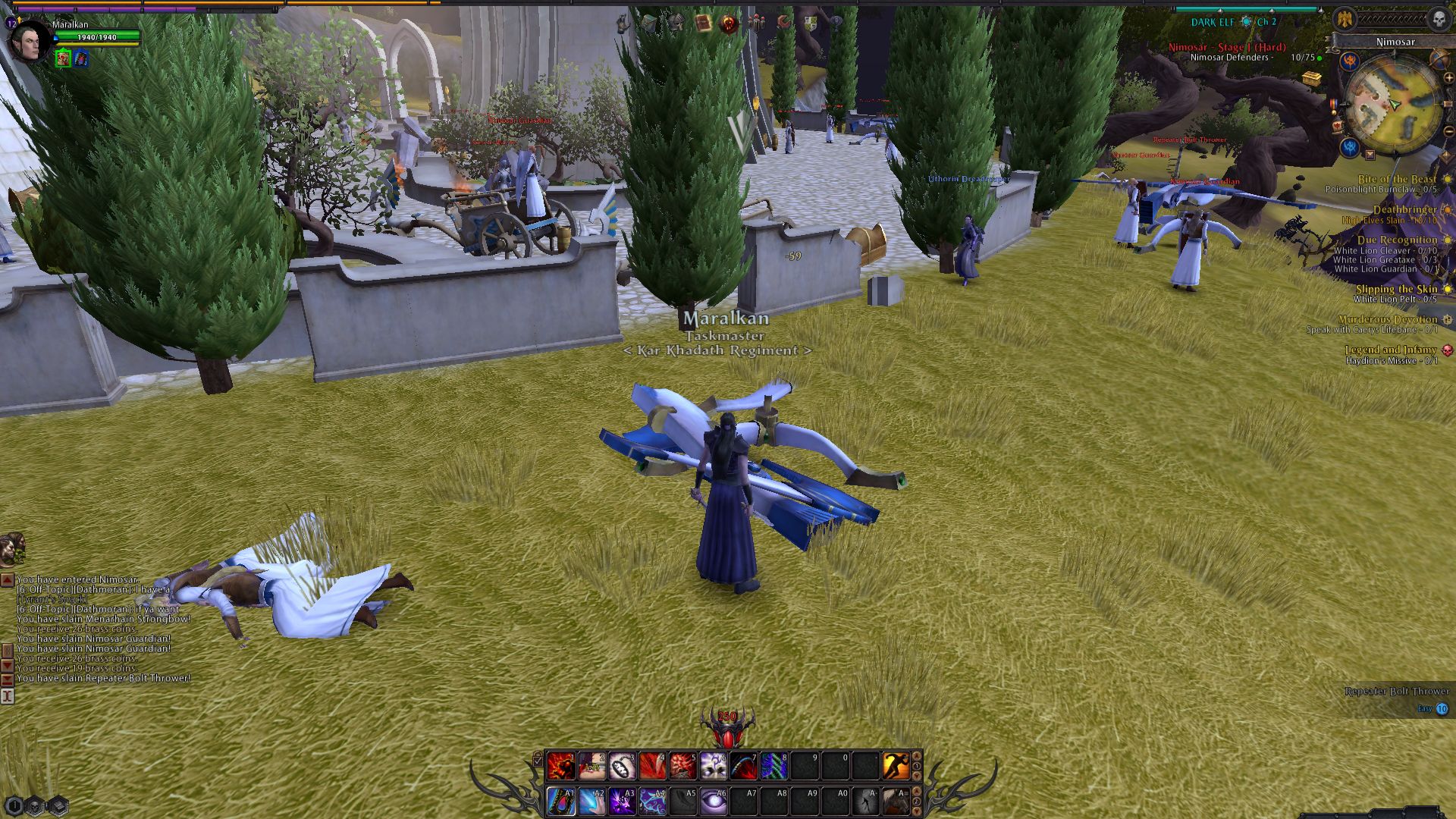The height and width of the screenshot is (819, 1456).
Task: Click the page-down arrow on the second action bar
Action: [915, 812]
